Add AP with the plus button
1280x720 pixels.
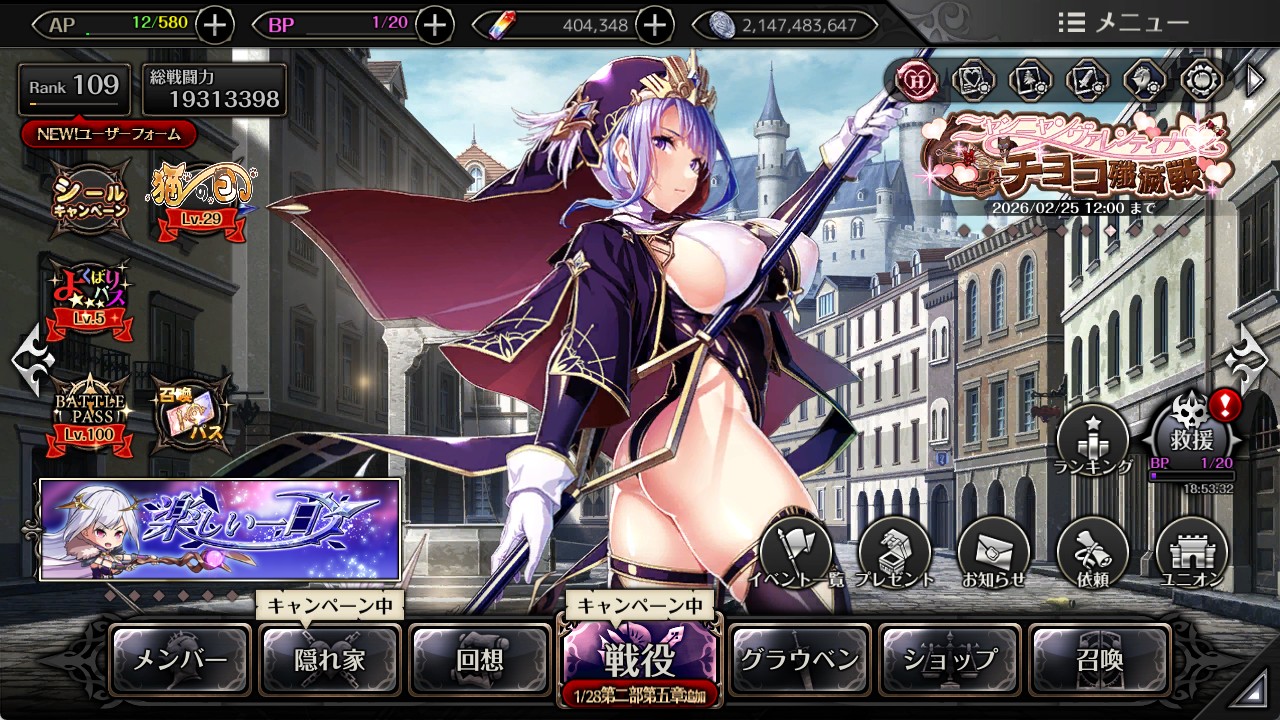coord(216,25)
